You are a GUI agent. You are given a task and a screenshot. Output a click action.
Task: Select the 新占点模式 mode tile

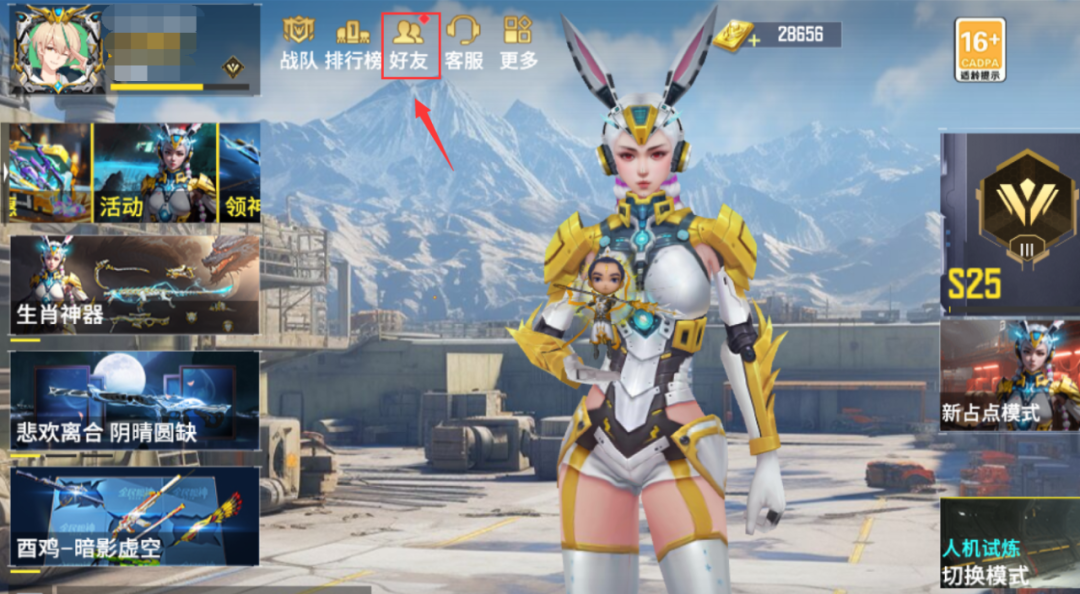(1010, 375)
